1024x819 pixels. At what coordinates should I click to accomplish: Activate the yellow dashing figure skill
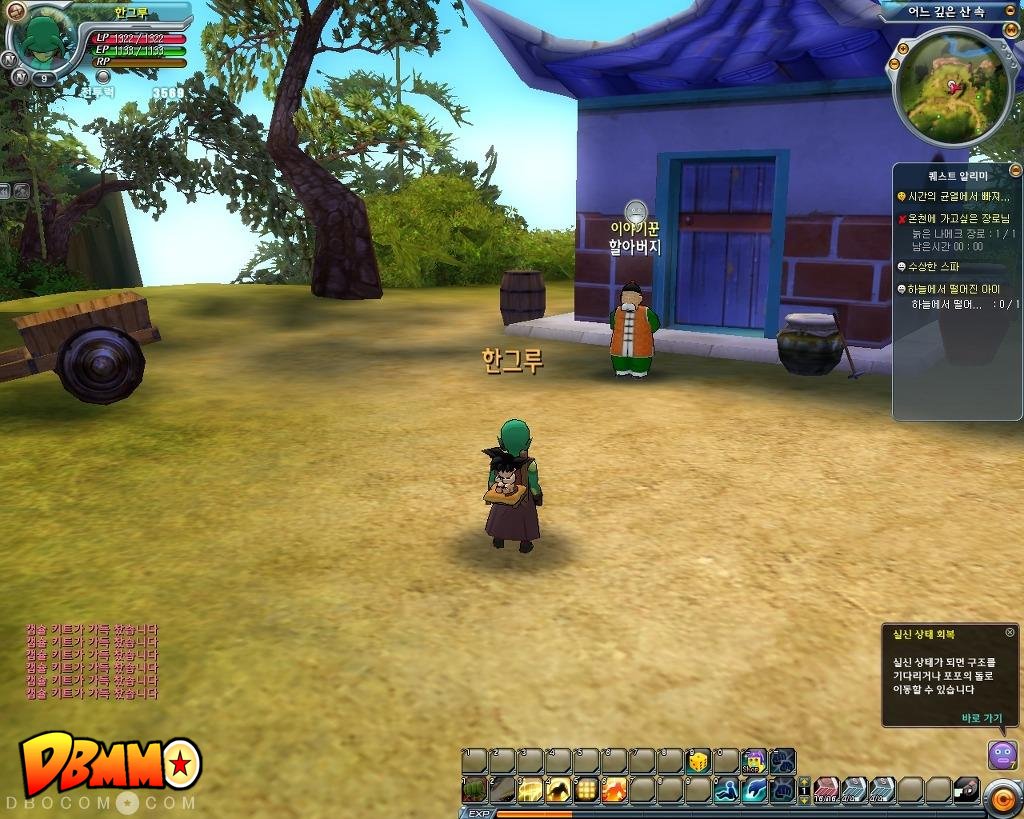(x=558, y=790)
